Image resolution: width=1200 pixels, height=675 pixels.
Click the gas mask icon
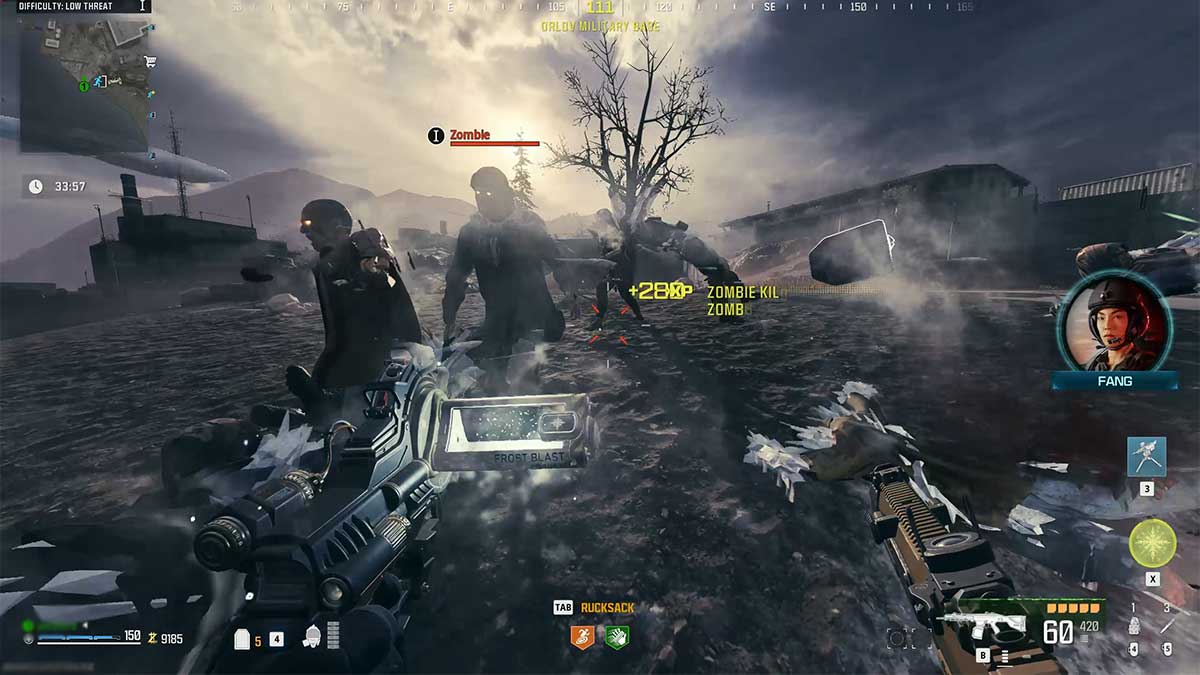click(312, 636)
